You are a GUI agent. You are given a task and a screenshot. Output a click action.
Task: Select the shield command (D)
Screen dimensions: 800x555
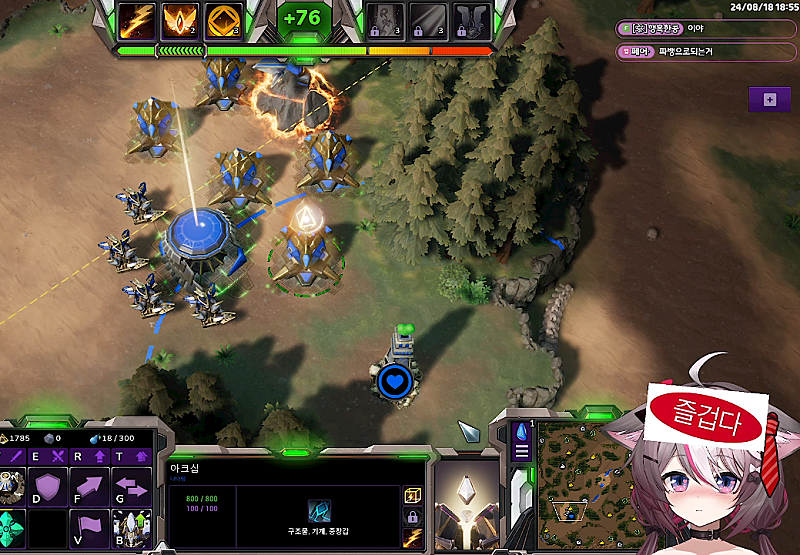[49, 488]
